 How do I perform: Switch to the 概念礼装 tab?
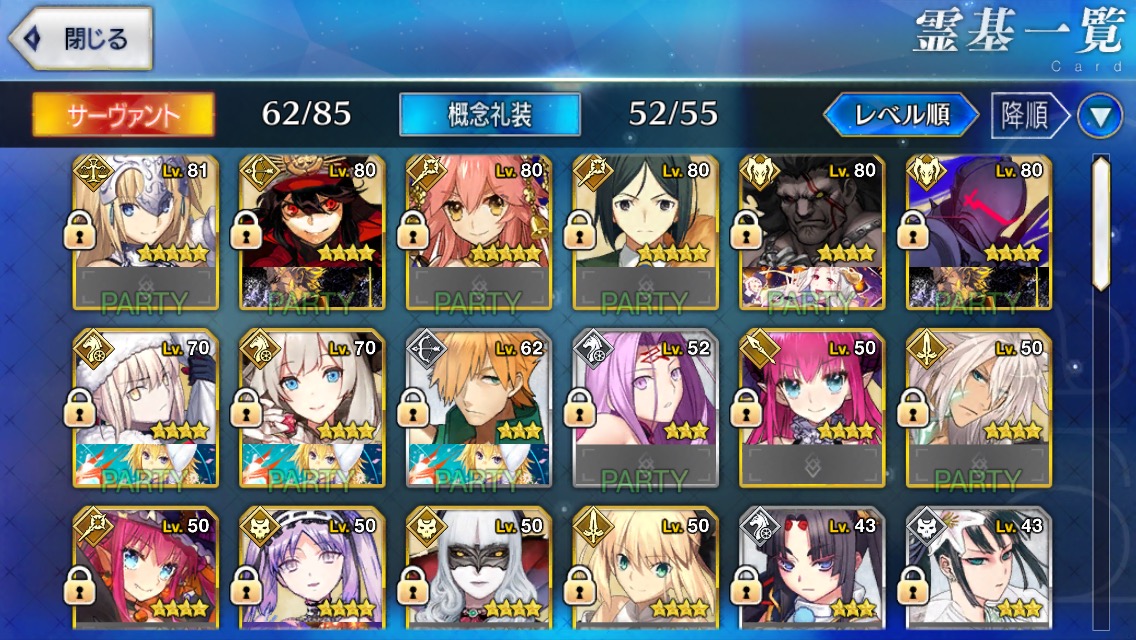[489, 115]
